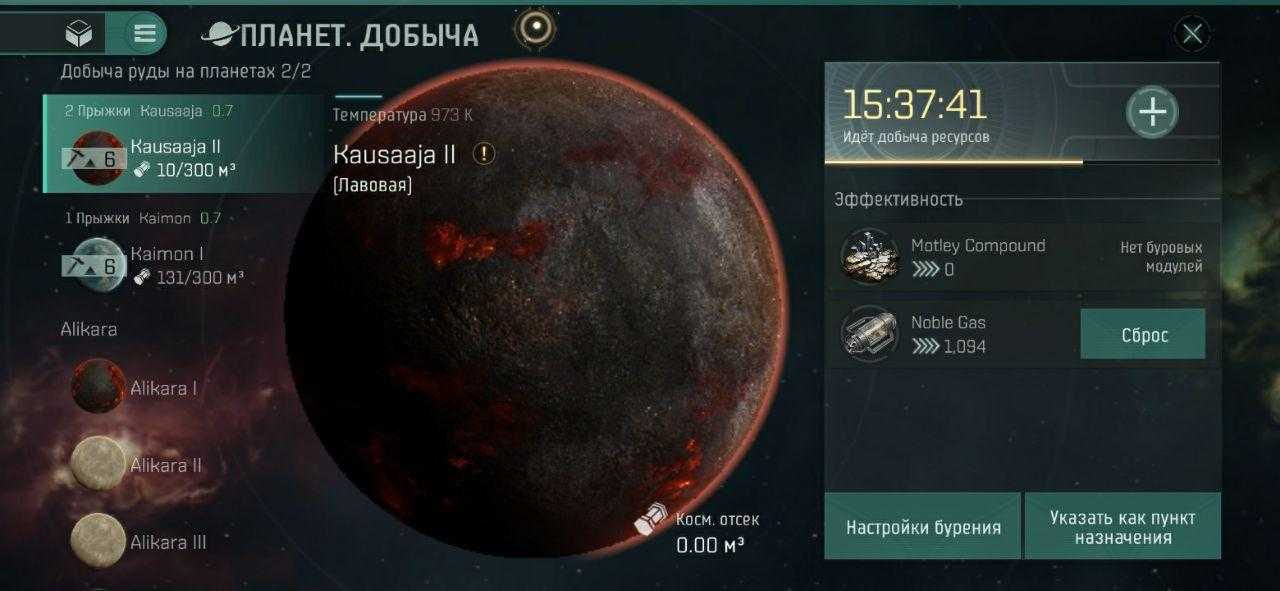The image size is (1280, 591).
Task: Tap the warning icon next to Kausaaja II
Action: click(x=484, y=154)
